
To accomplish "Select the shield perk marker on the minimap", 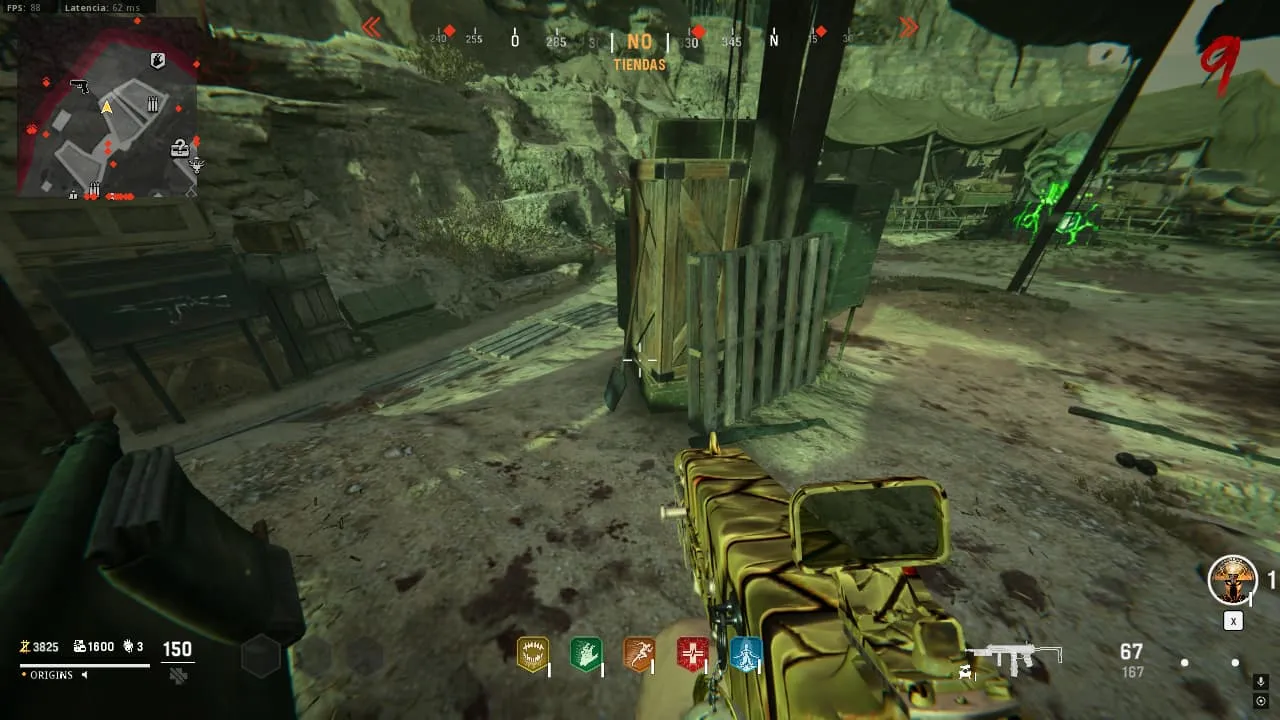I will [157, 61].
